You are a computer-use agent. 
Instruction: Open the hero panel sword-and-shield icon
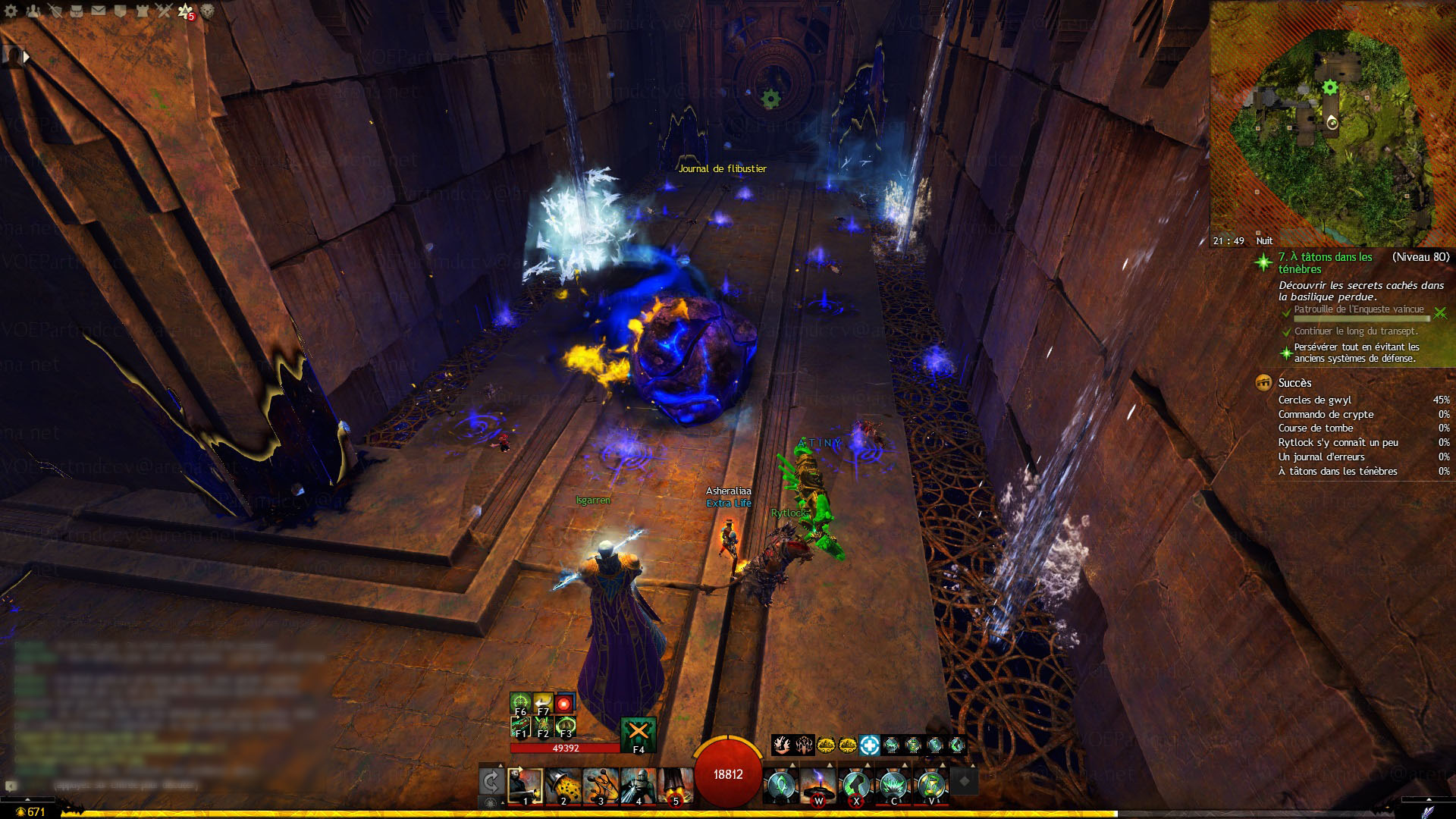(55, 11)
